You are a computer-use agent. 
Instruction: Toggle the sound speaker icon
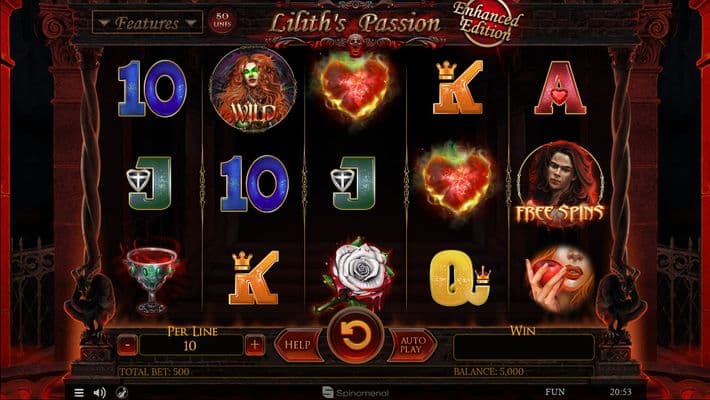click(100, 392)
